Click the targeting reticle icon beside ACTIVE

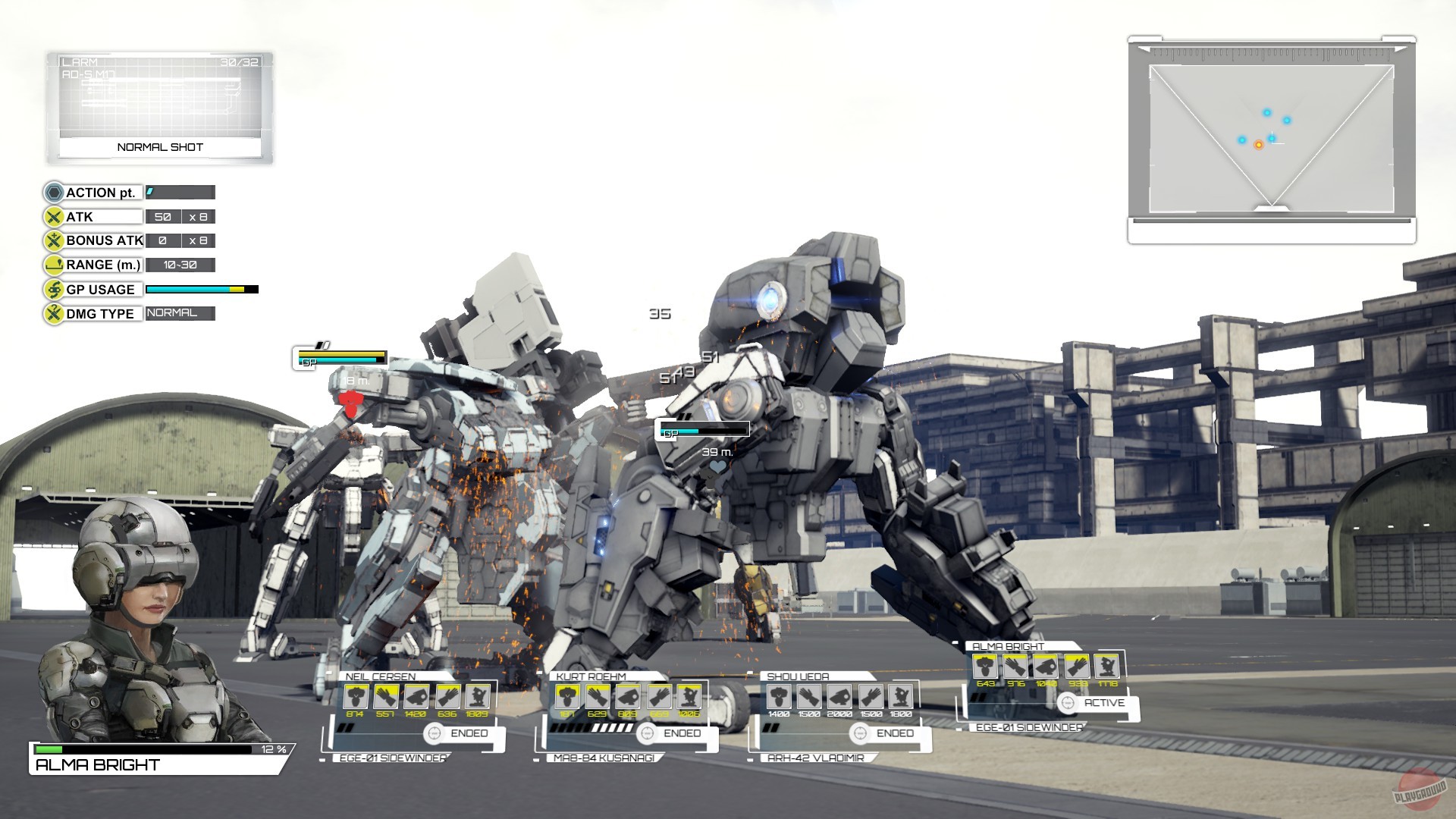point(1068,703)
